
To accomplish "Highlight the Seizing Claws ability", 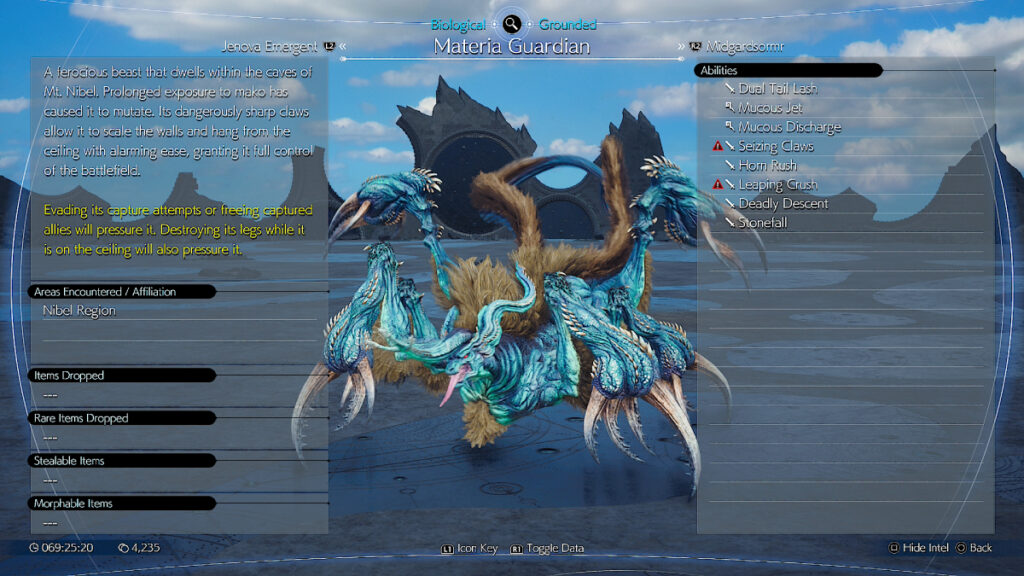I will (x=775, y=146).
